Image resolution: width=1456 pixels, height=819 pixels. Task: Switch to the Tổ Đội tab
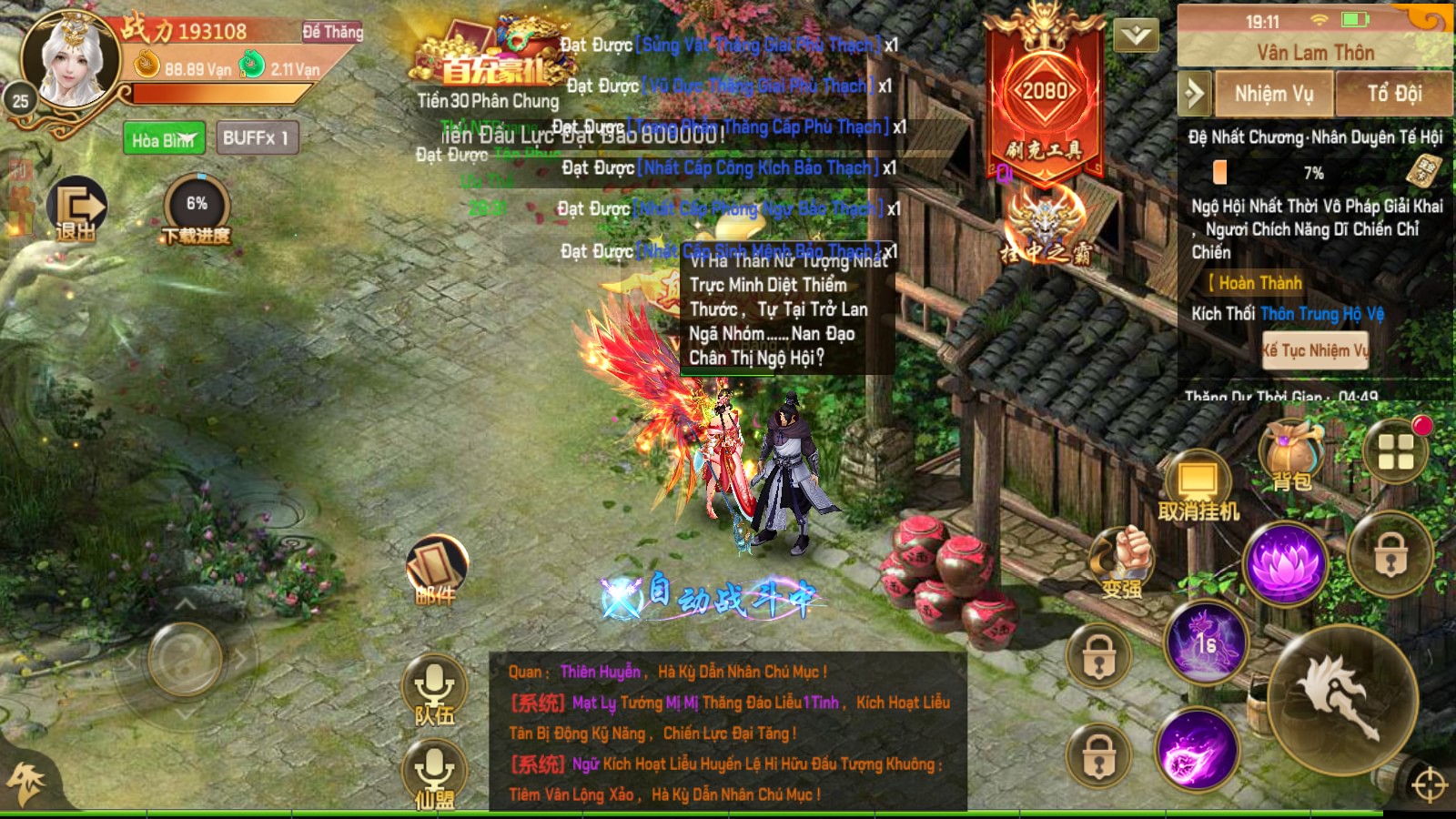(x=1394, y=94)
